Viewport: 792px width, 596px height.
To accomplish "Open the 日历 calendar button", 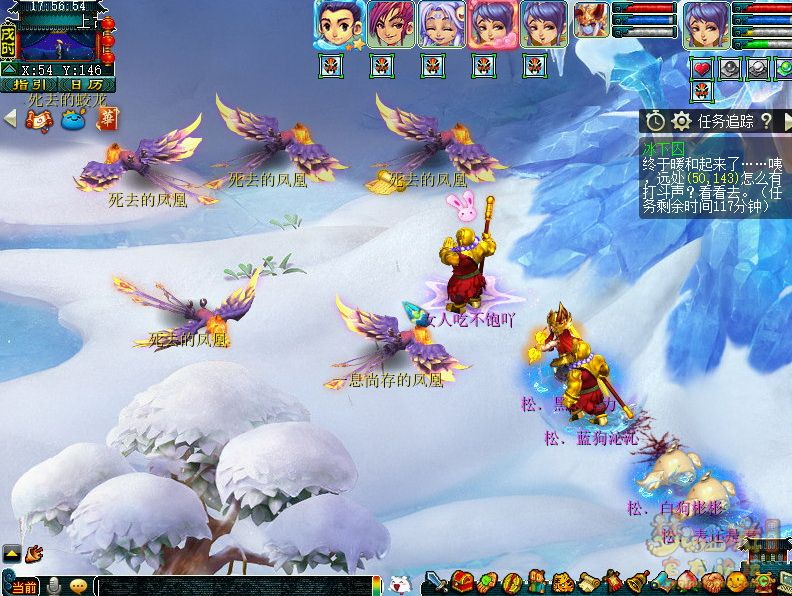I will click(87, 85).
